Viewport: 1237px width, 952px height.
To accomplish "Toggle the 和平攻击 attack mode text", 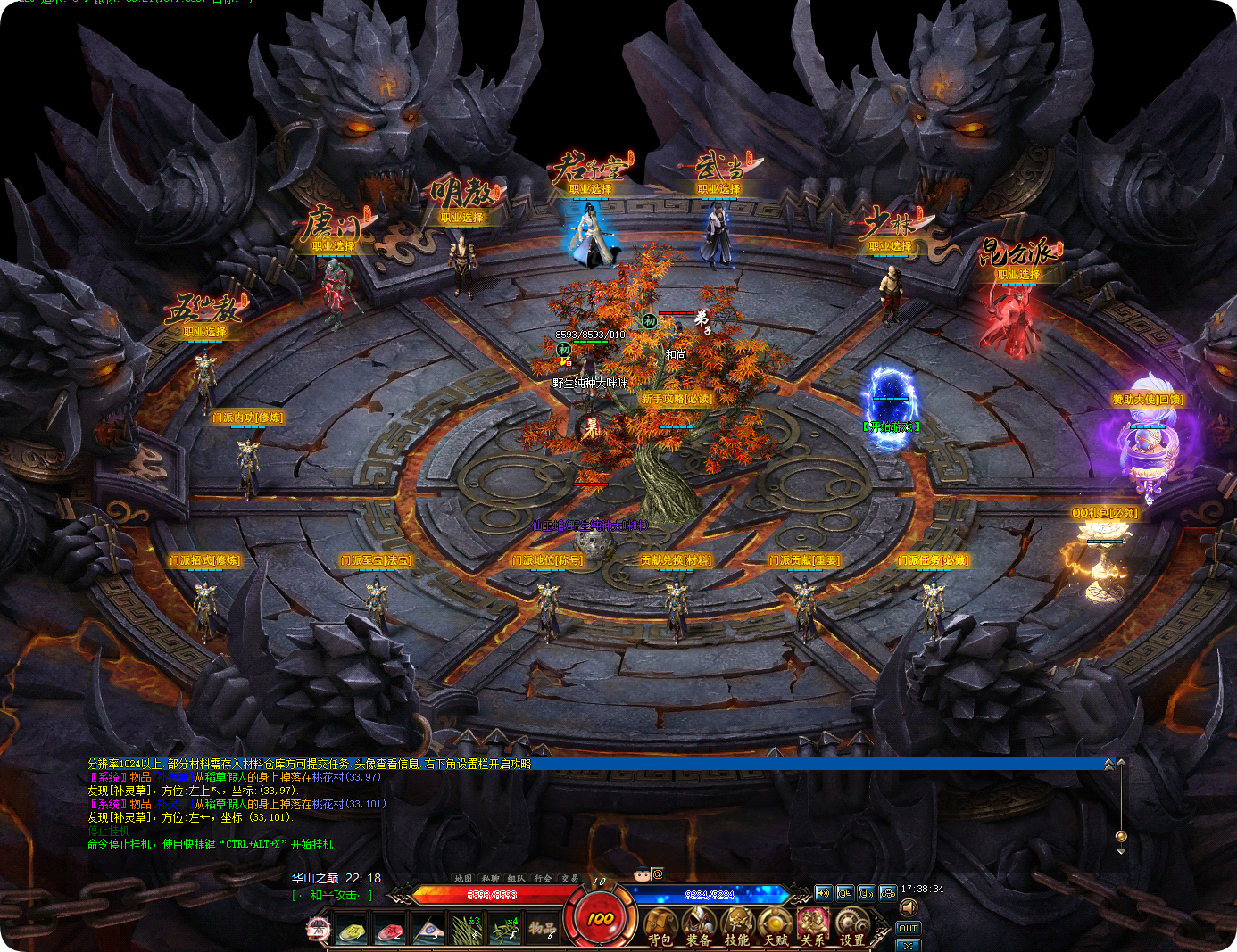I will tap(334, 895).
